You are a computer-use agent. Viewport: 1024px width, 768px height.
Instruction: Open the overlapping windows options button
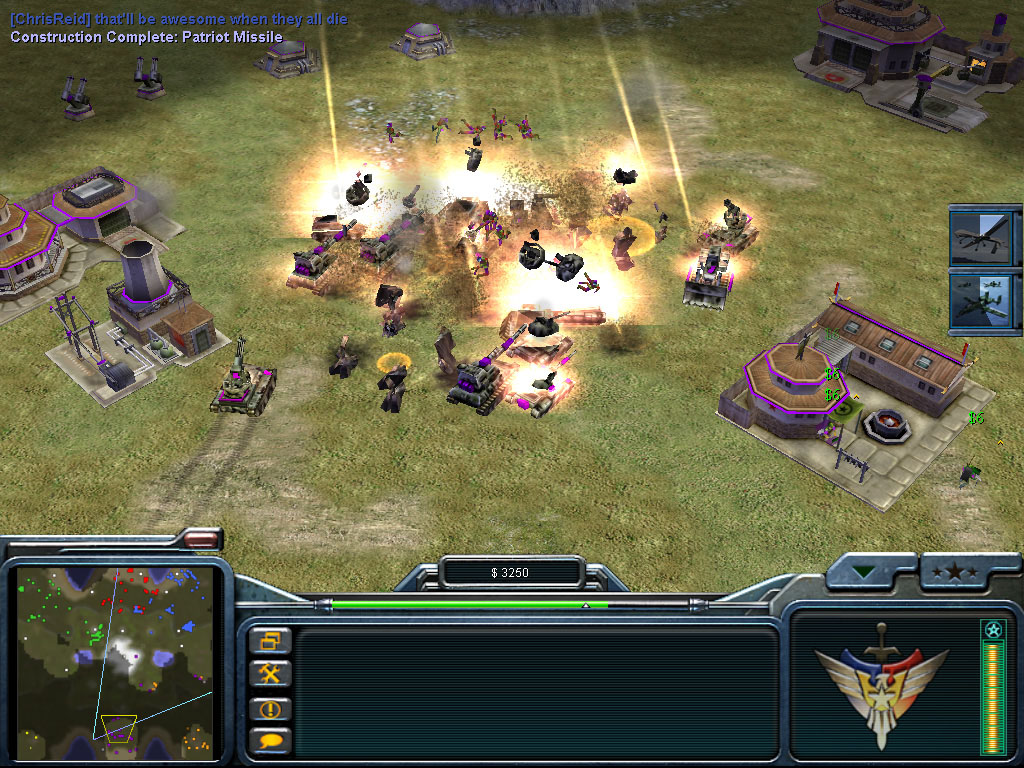(271, 640)
